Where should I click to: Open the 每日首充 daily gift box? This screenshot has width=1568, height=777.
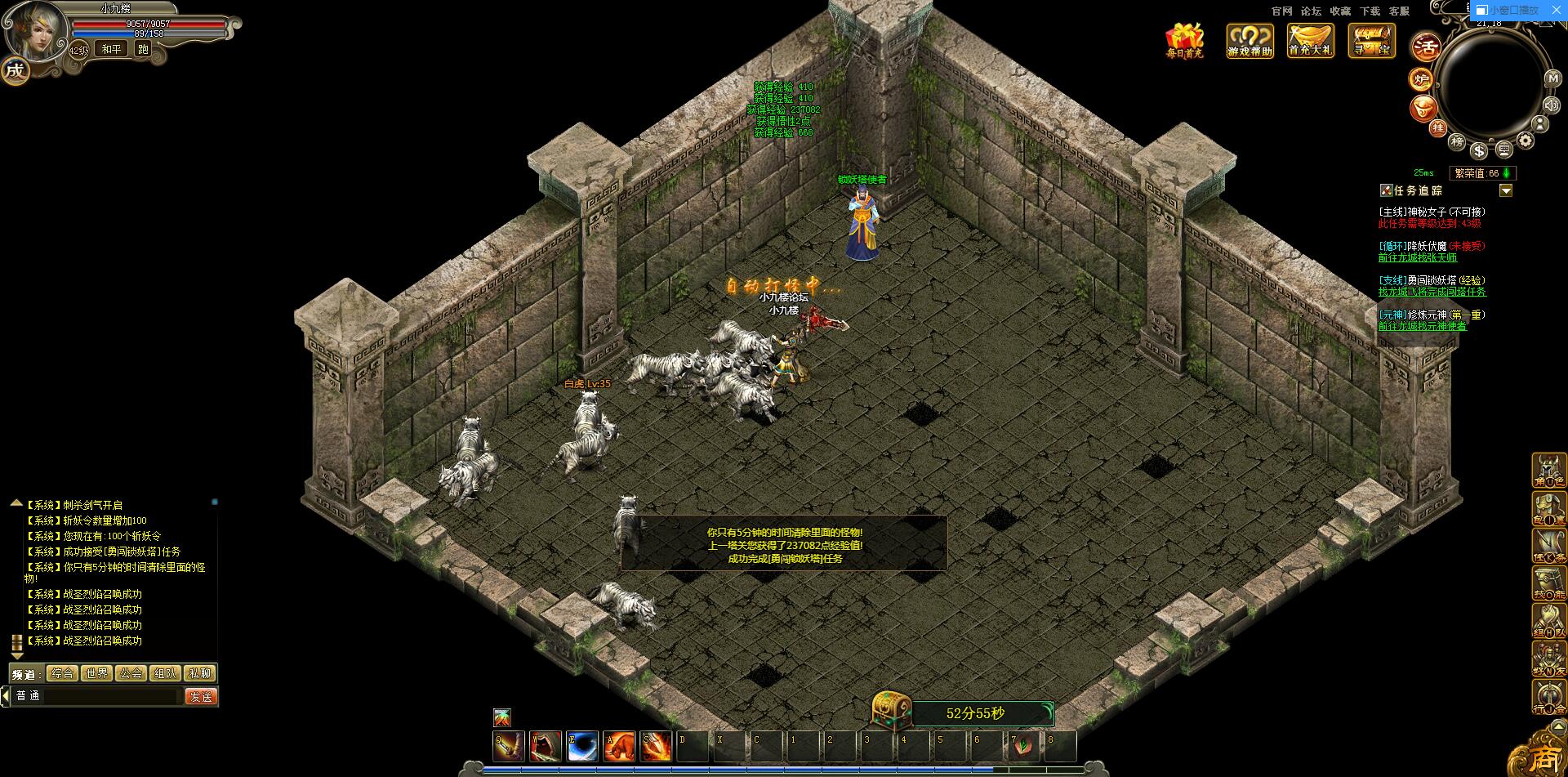[x=1185, y=41]
